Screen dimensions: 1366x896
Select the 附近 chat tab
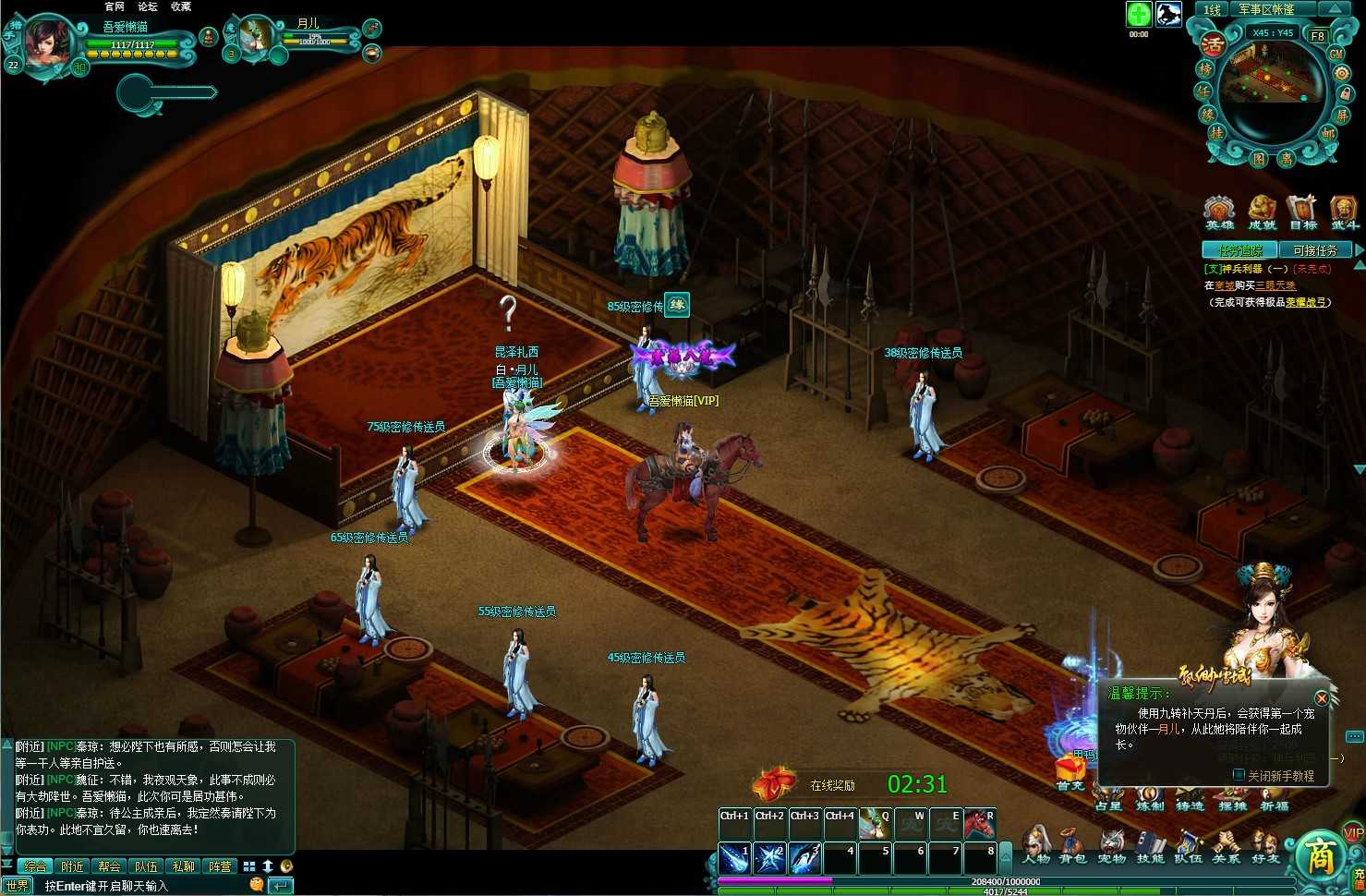72,866
